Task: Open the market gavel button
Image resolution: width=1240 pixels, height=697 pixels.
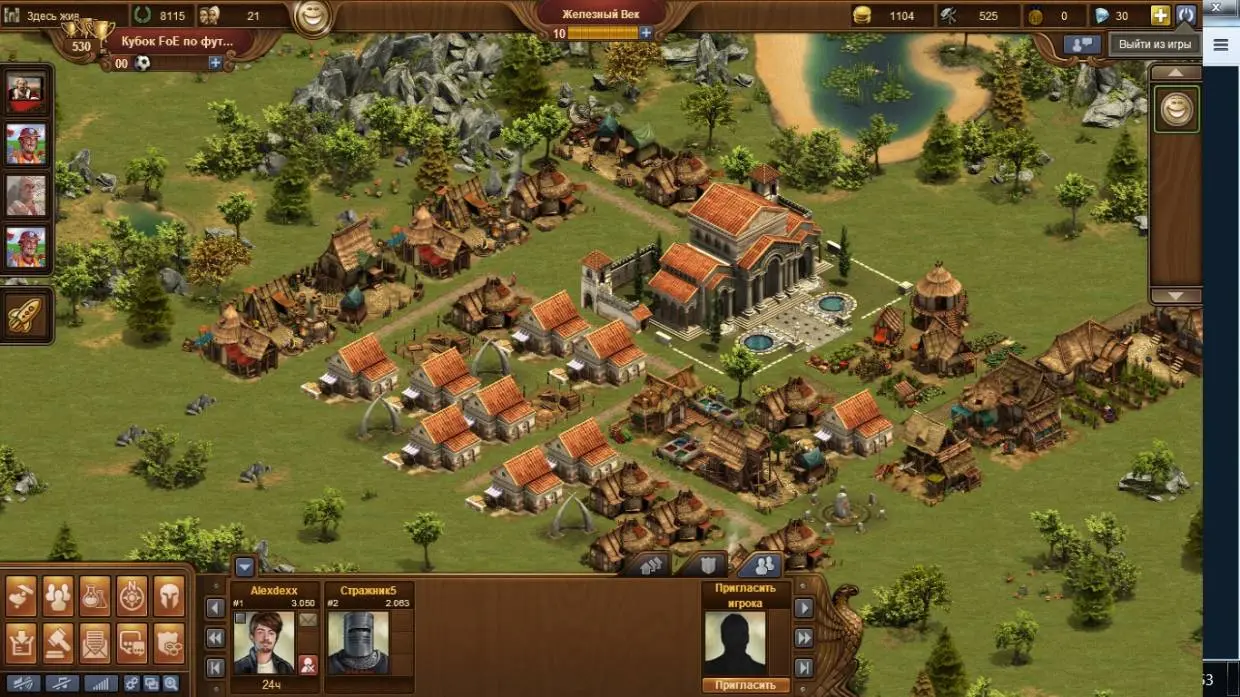Action: [x=58, y=641]
